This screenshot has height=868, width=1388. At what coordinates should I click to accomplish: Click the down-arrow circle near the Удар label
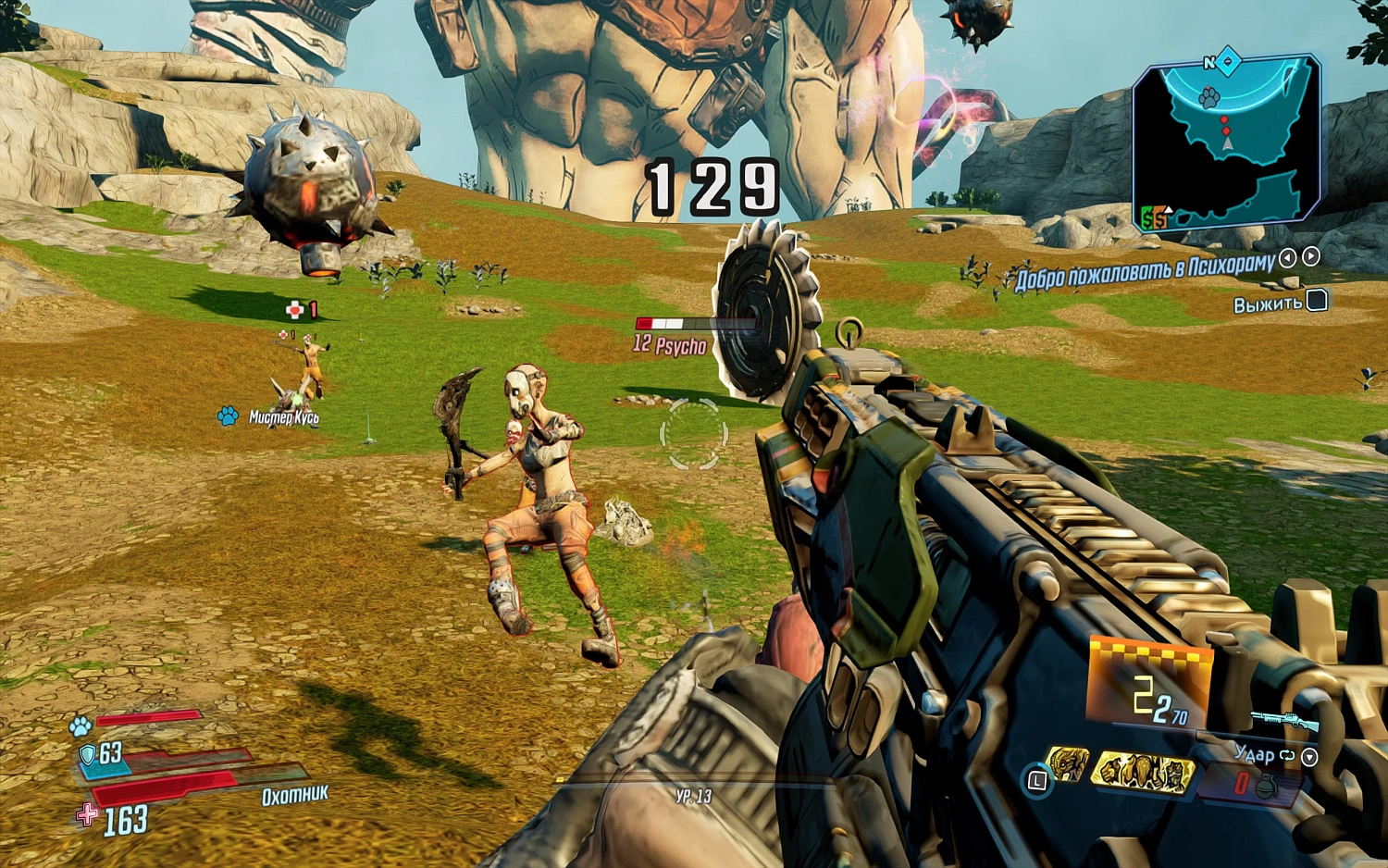coord(1308,759)
